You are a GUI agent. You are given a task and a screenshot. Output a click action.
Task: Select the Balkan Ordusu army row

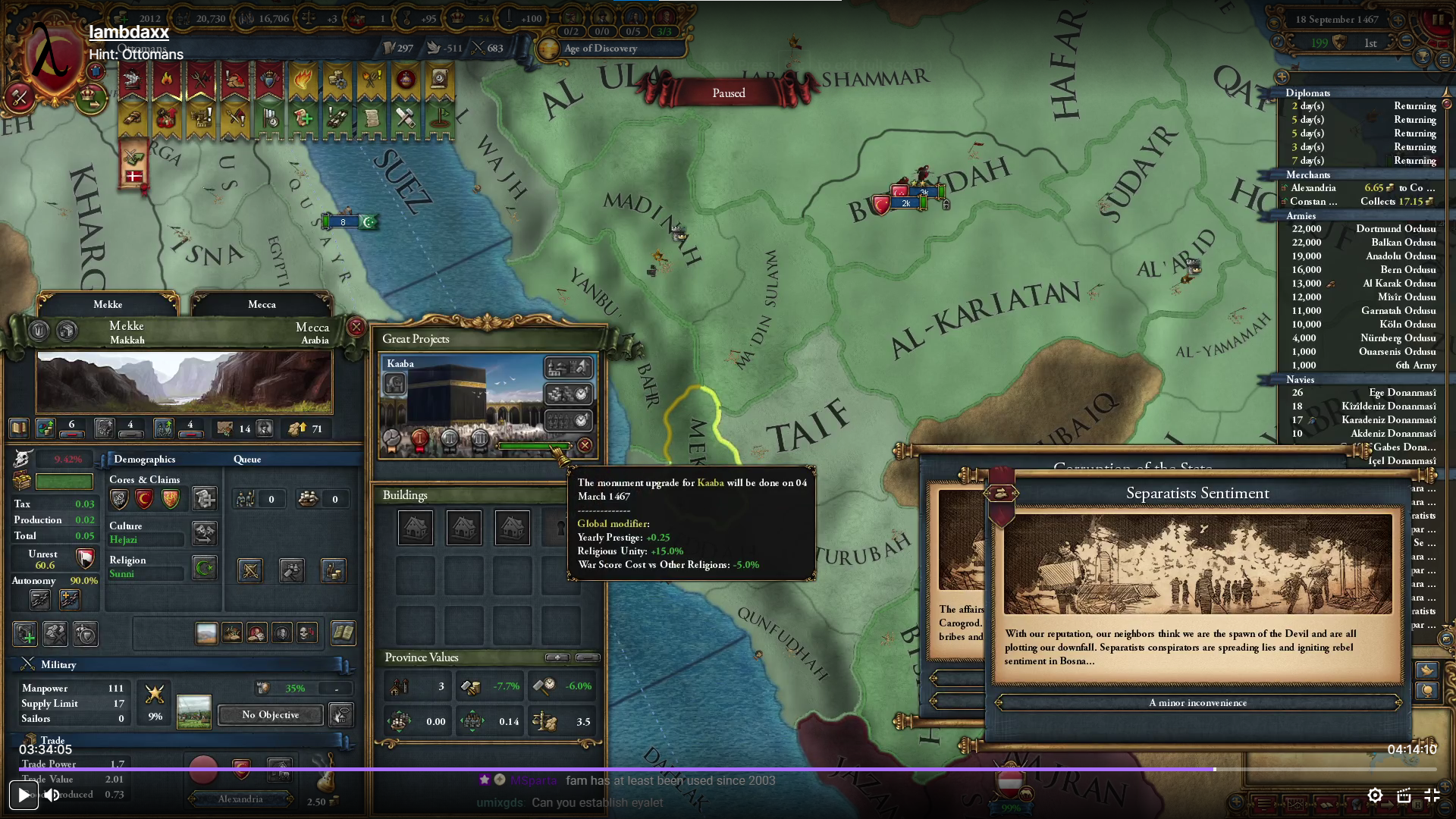click(1363, 242)
